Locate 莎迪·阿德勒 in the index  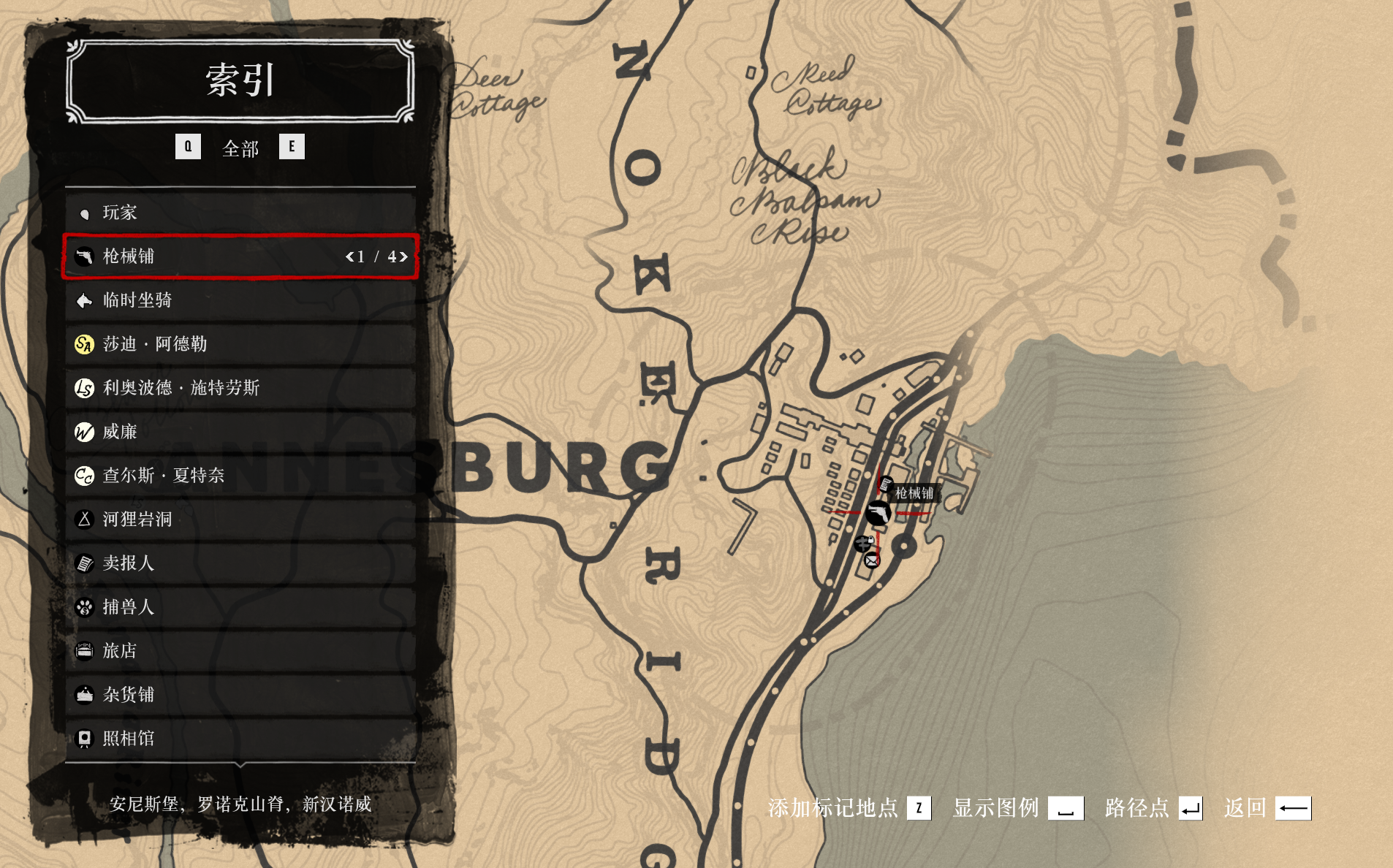[x=240, y=344]
